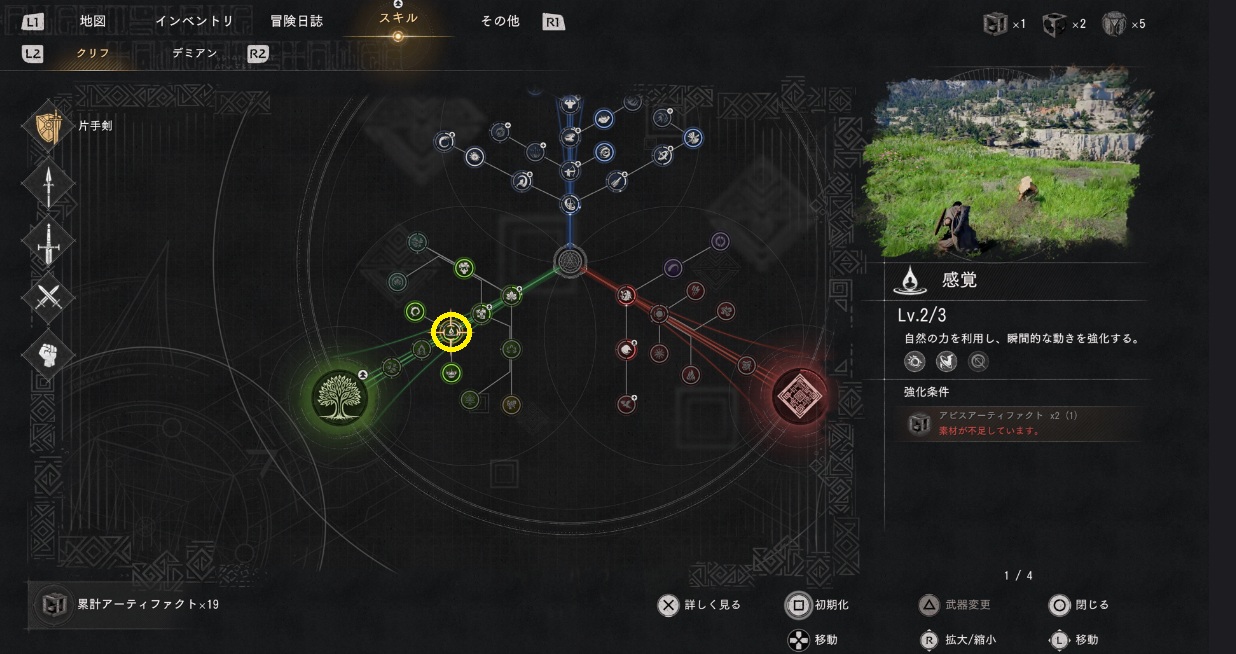Screen dimensions: 1236x654
Task: Switch to the デミアン character tab
Action: tap(194, 53)
